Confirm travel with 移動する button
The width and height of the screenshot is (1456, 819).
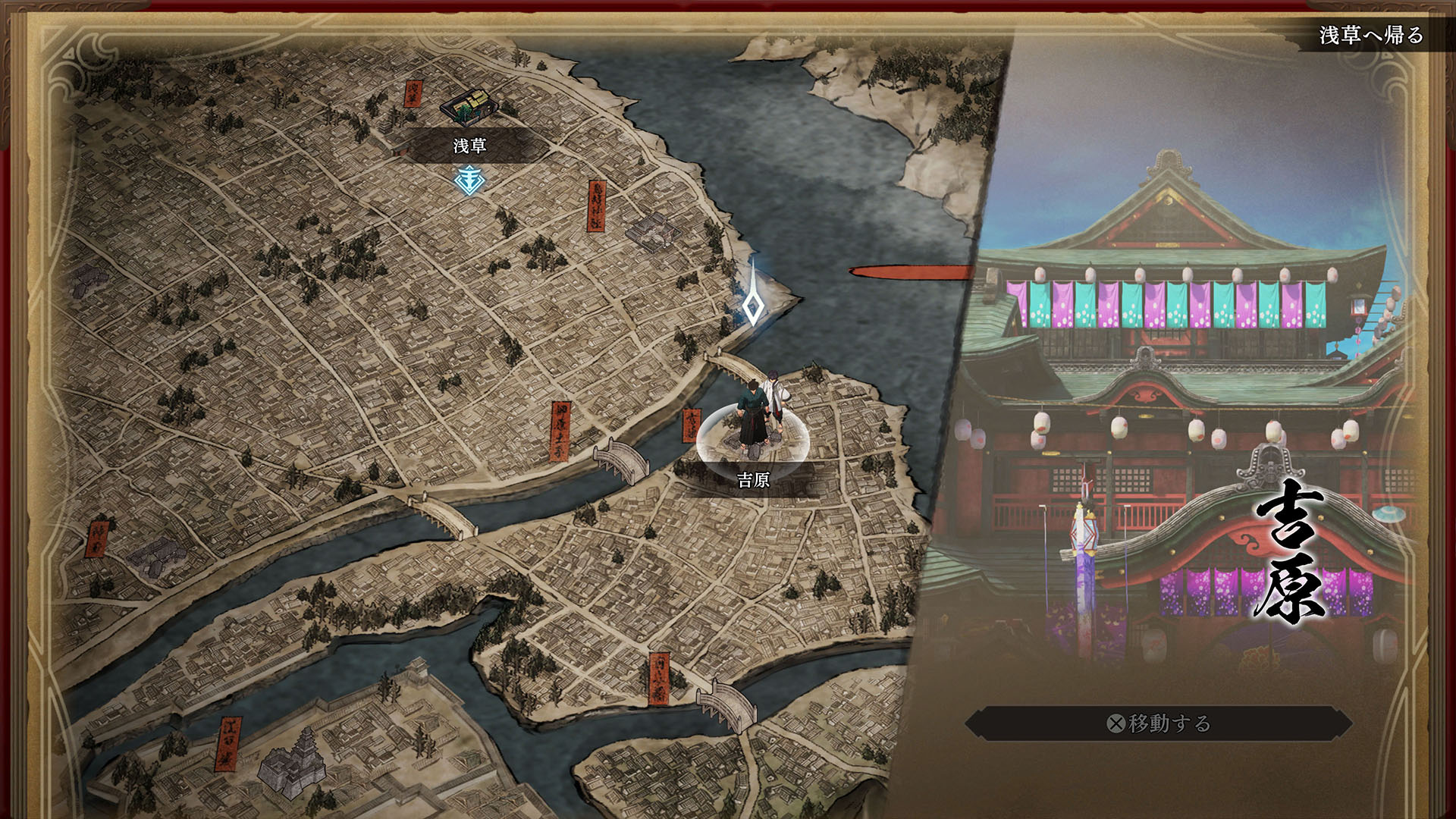1158,723
